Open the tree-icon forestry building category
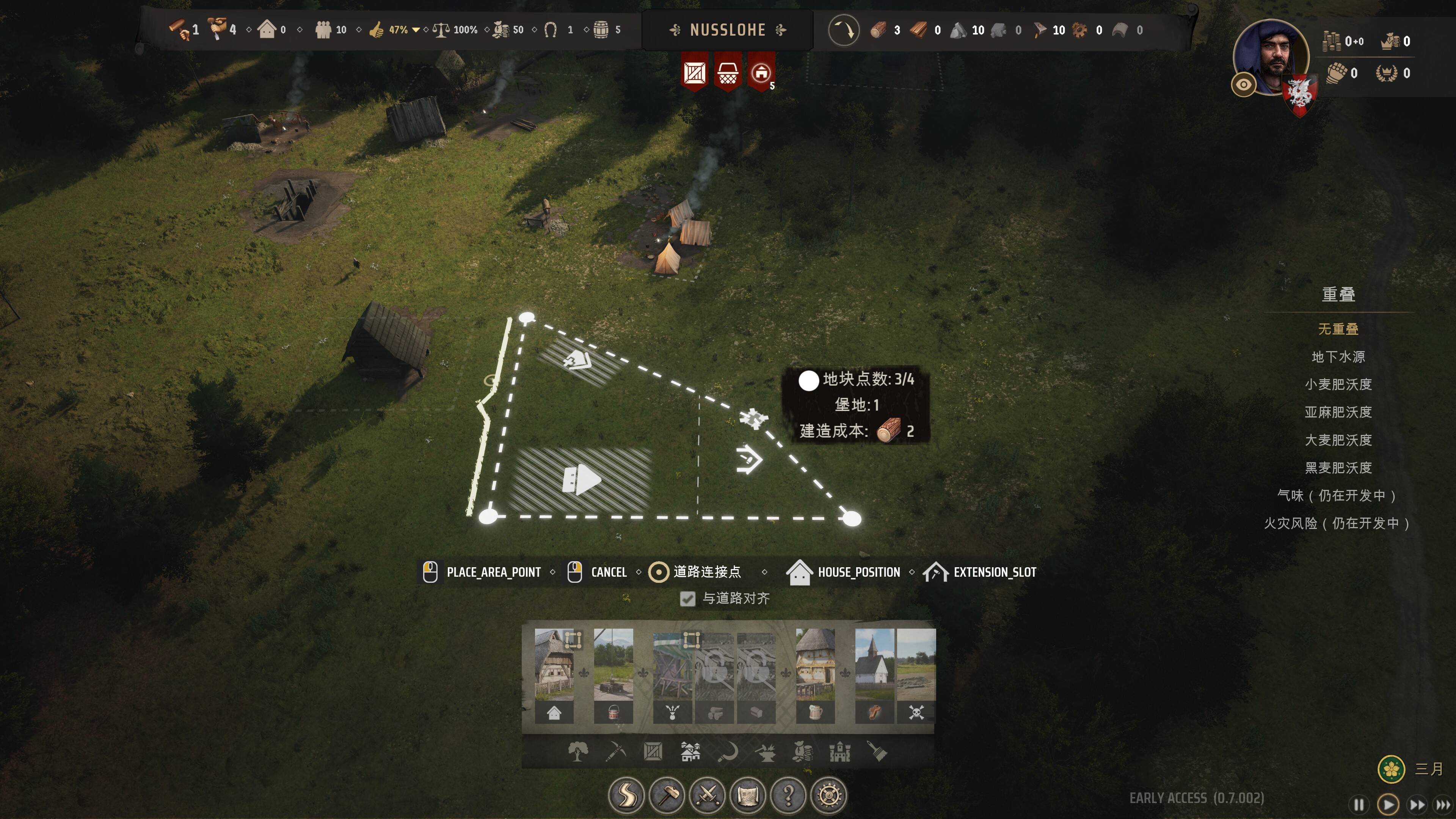Image resolution: width=1456 pixels, height=819 pixels. [x=577, y=752]
